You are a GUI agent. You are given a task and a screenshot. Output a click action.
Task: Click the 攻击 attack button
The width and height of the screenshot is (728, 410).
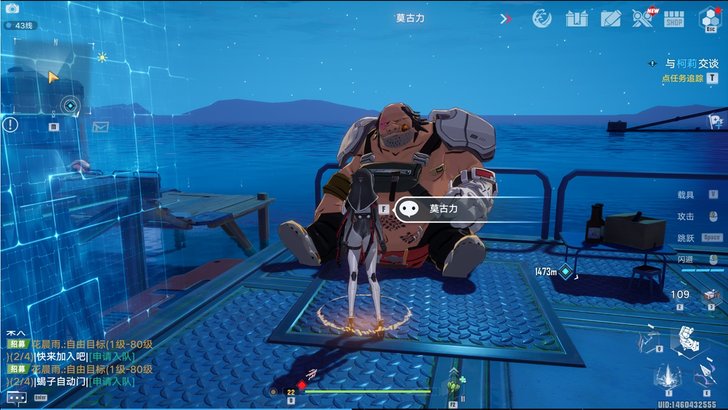[x=698, y=216]
